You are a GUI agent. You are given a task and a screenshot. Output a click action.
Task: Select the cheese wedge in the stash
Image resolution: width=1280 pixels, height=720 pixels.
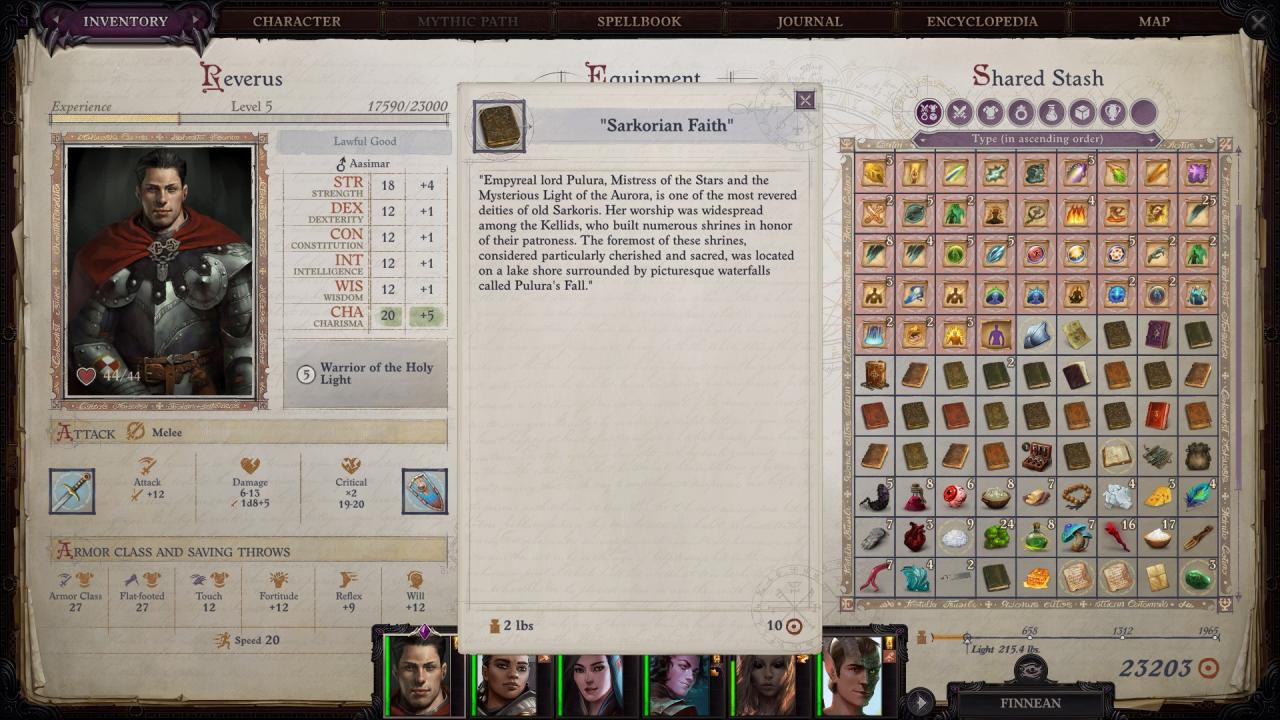(1158, 496)
